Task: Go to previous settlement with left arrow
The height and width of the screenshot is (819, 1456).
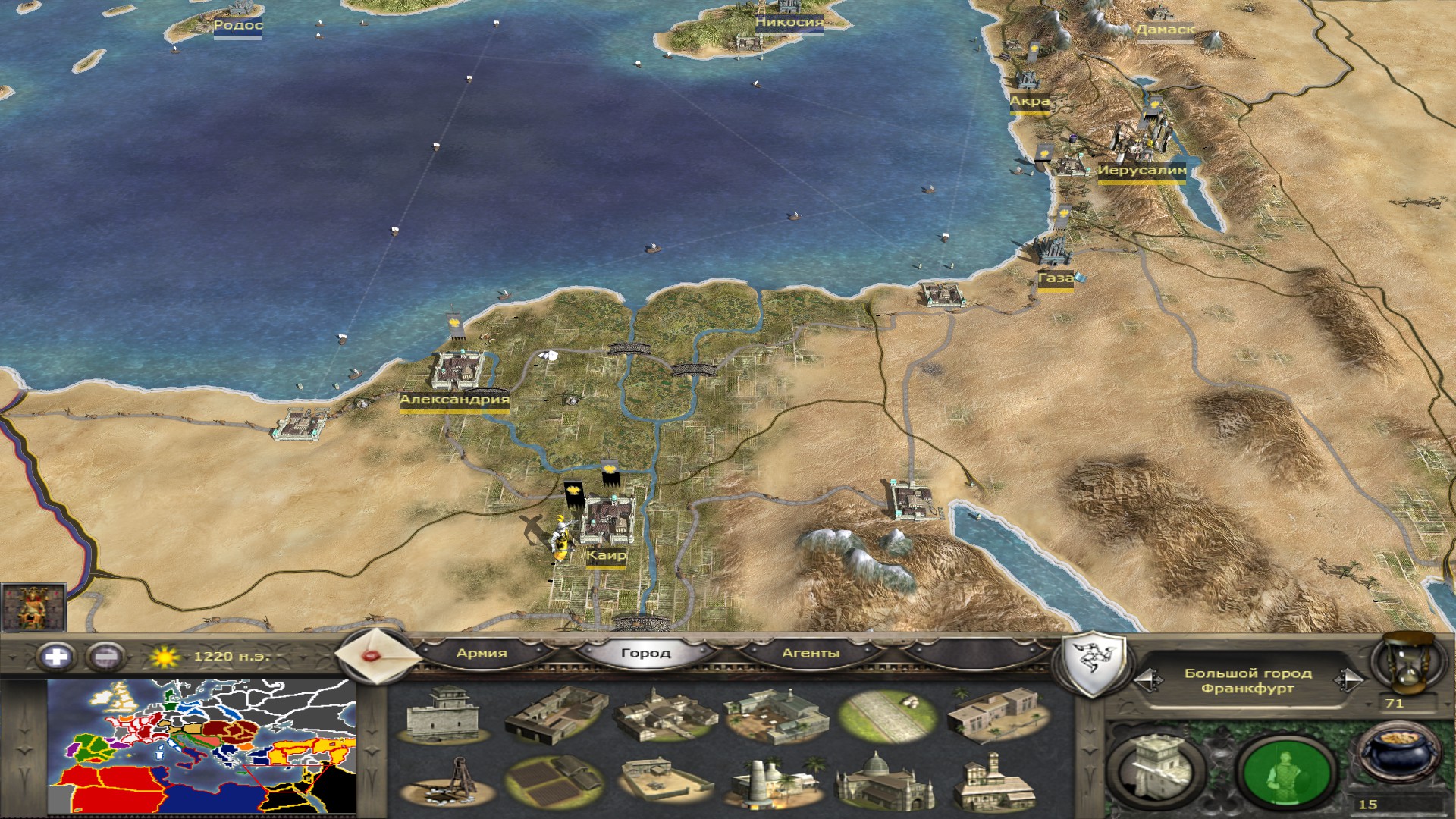Action: click(1147, 680)
